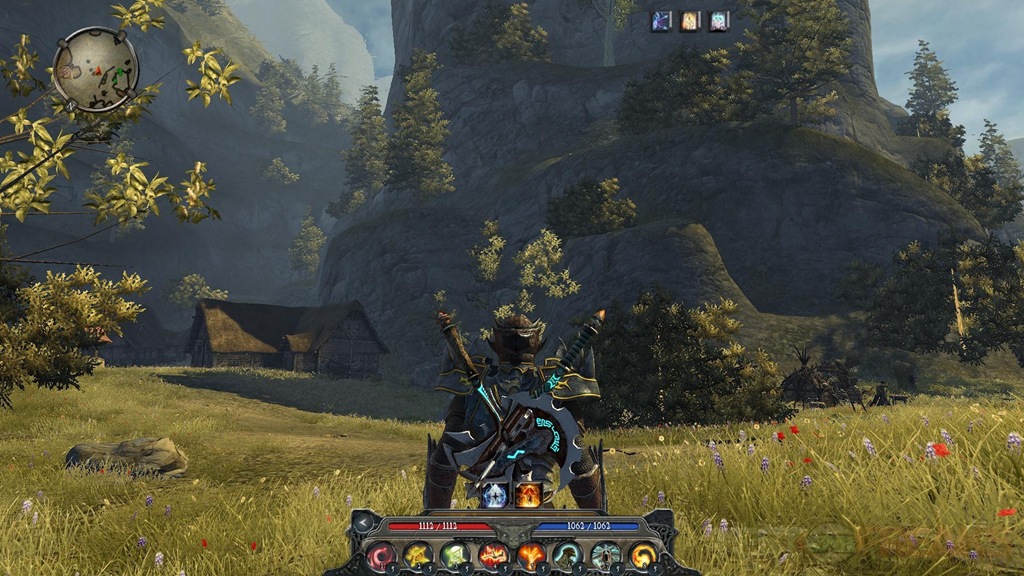The width and height of the screenshot is (1024, 576).
Task: Cast the red-orange explosion ability
Action: [x=493, y=555]
